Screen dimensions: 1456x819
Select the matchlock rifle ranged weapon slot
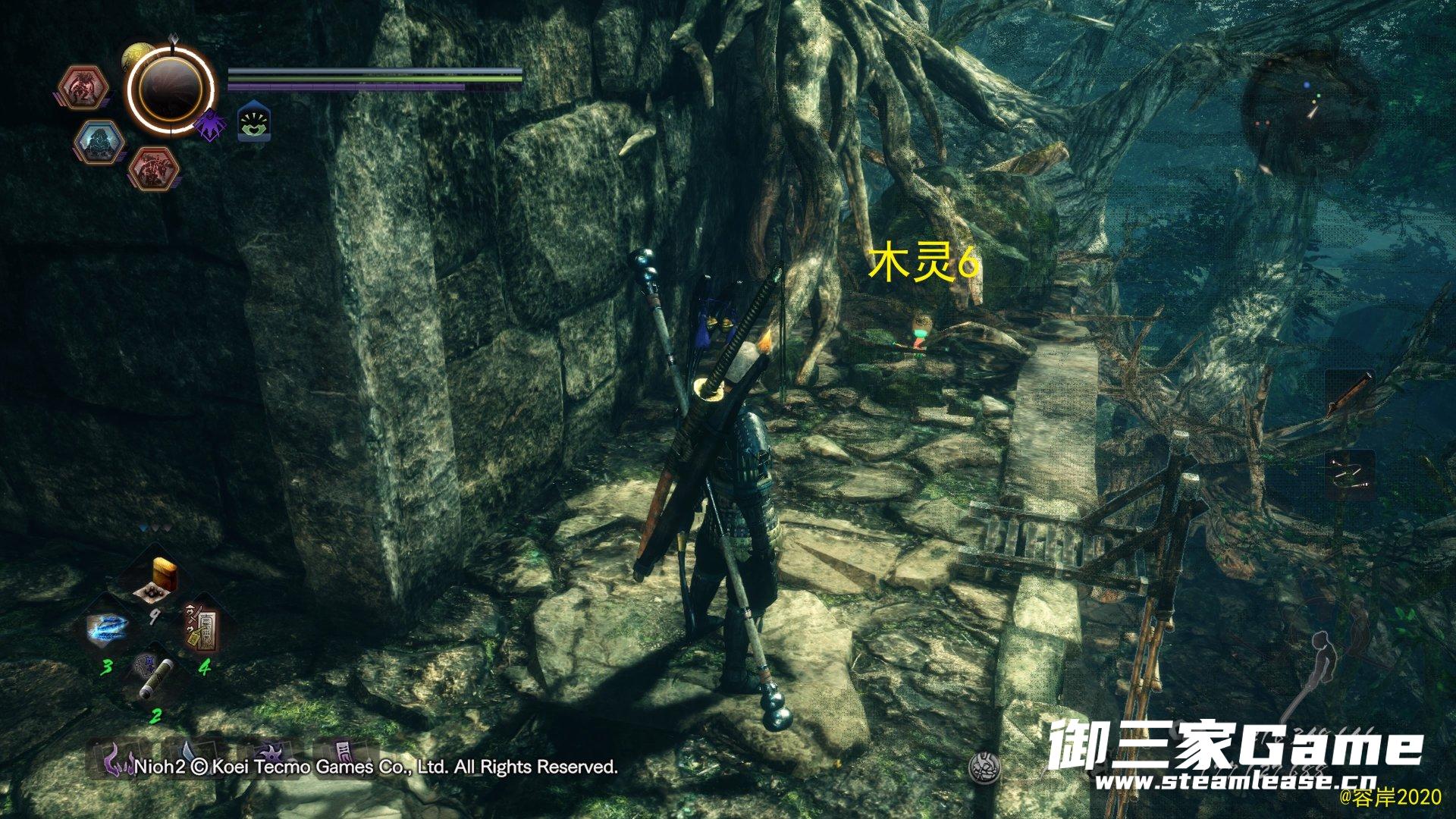[1350, 393]
